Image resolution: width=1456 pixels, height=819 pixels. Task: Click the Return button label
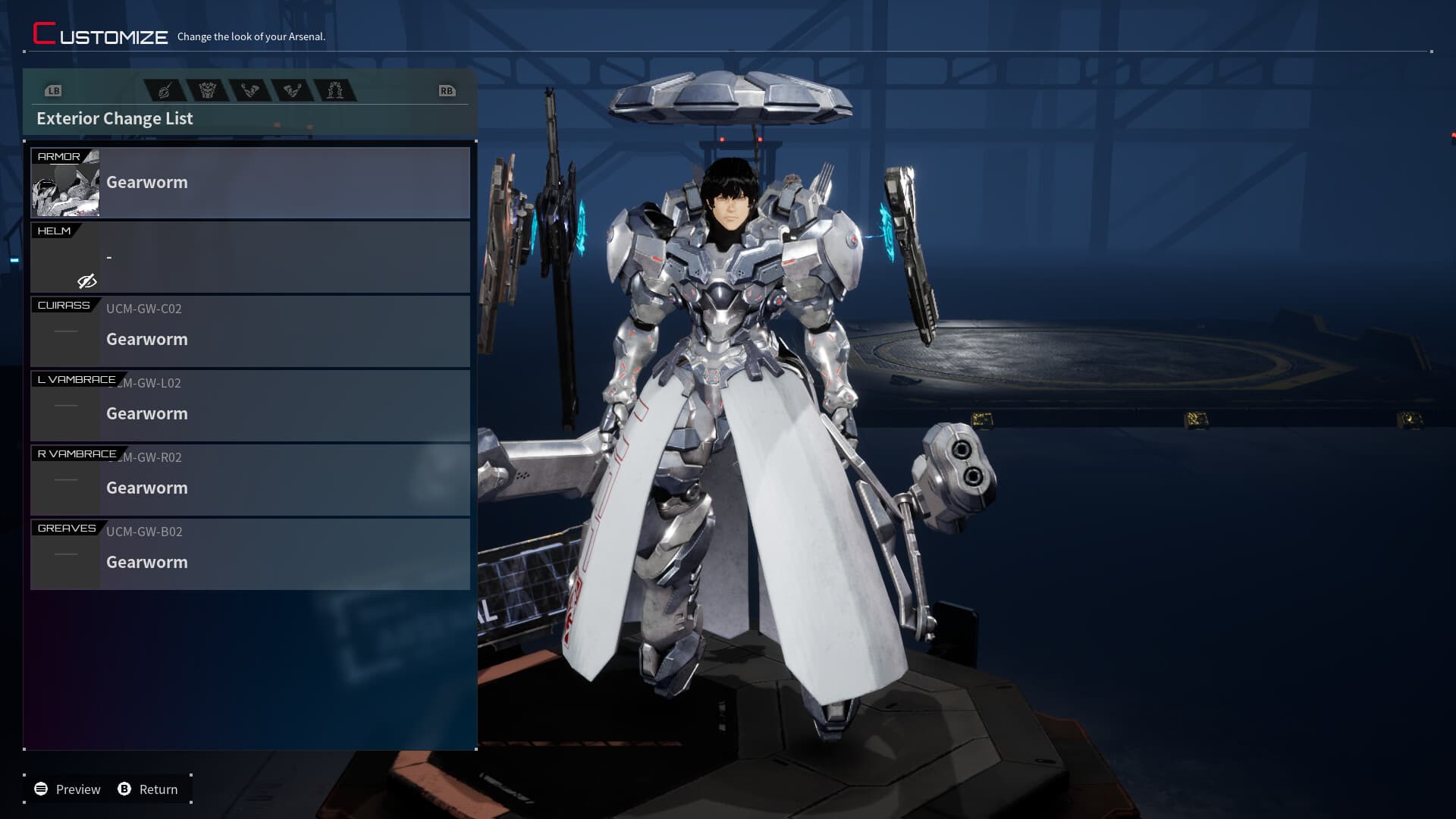coord(158,789)
